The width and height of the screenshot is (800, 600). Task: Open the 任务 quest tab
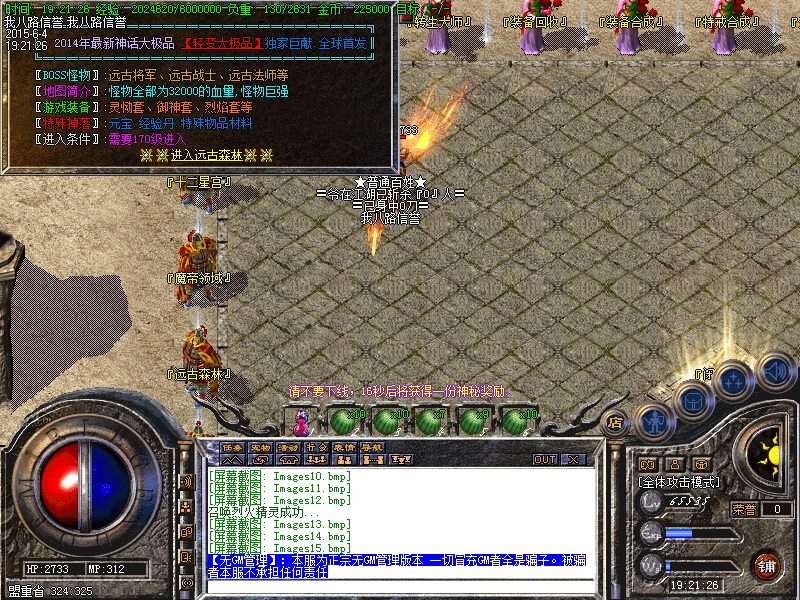233,446
